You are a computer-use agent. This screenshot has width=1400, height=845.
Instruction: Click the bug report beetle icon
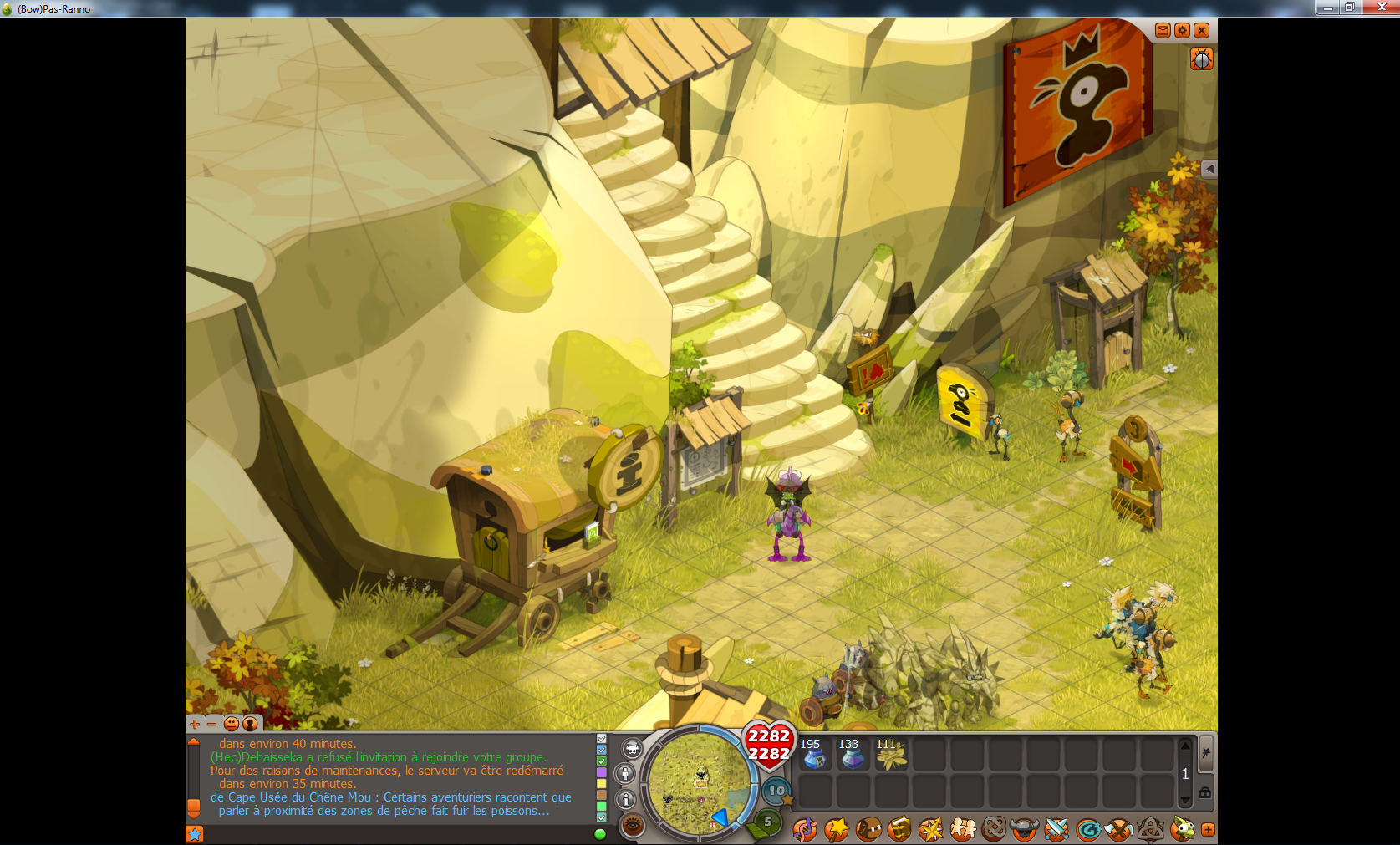click(1201, 59)
